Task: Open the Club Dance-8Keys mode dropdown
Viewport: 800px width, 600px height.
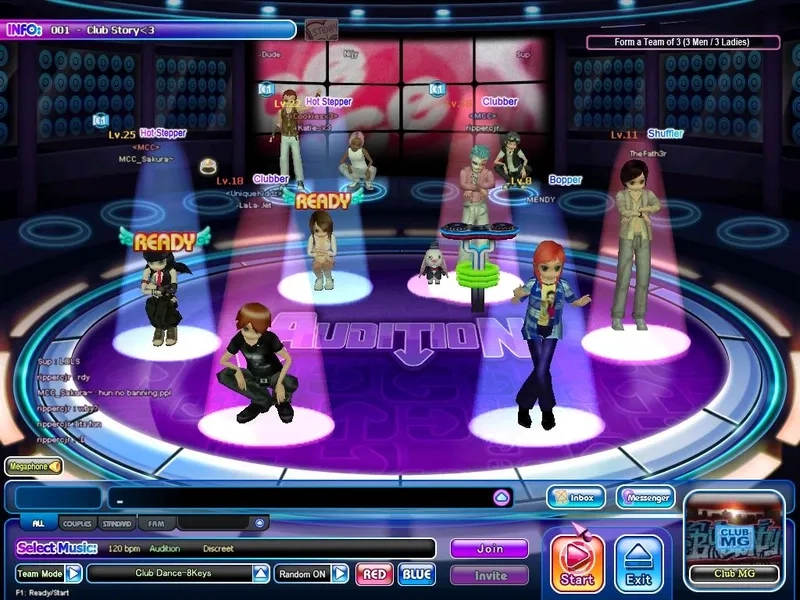Action: coord(260,574)
